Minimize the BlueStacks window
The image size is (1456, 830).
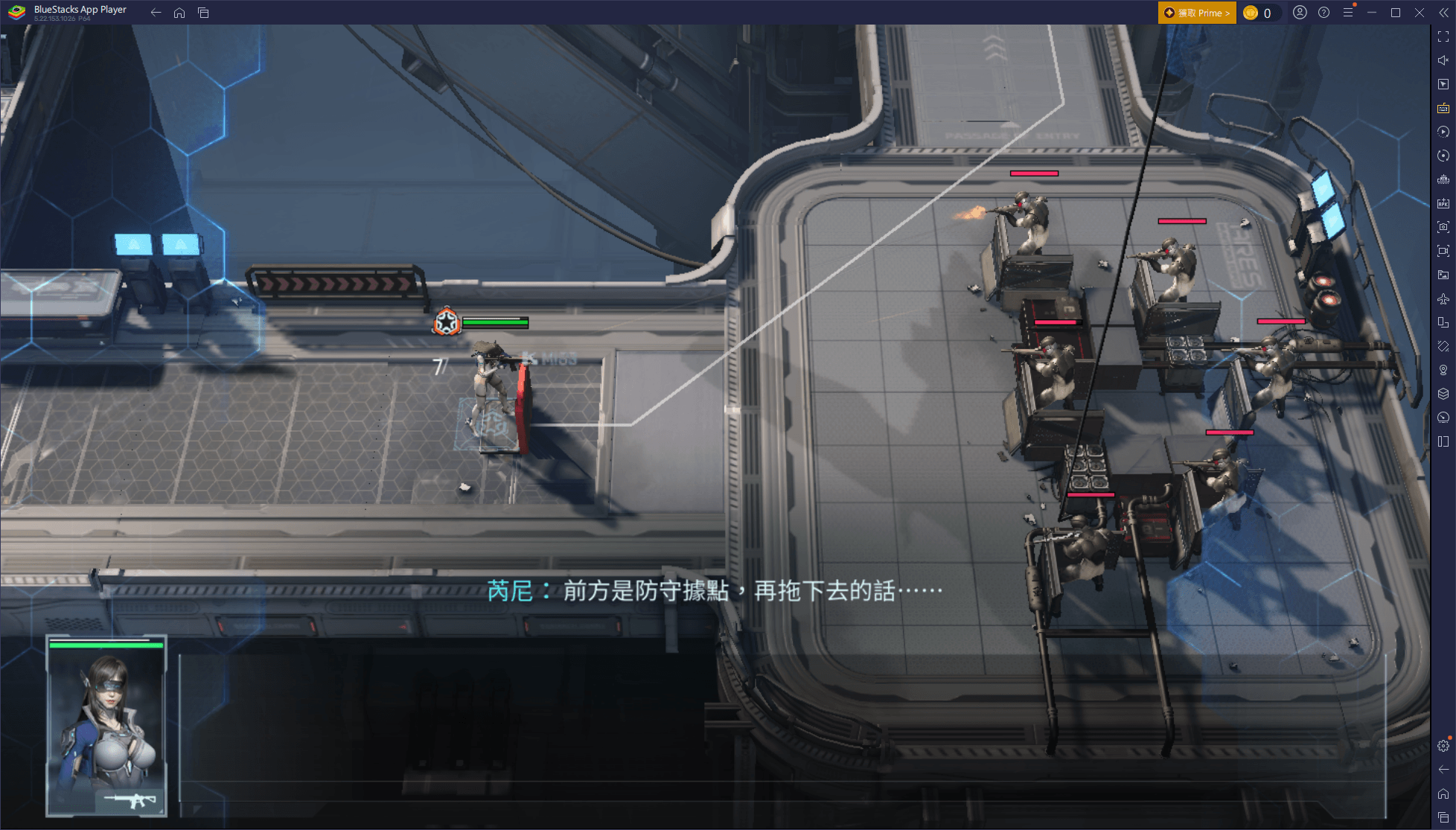pyautogui.click(x=1372, y=13)
